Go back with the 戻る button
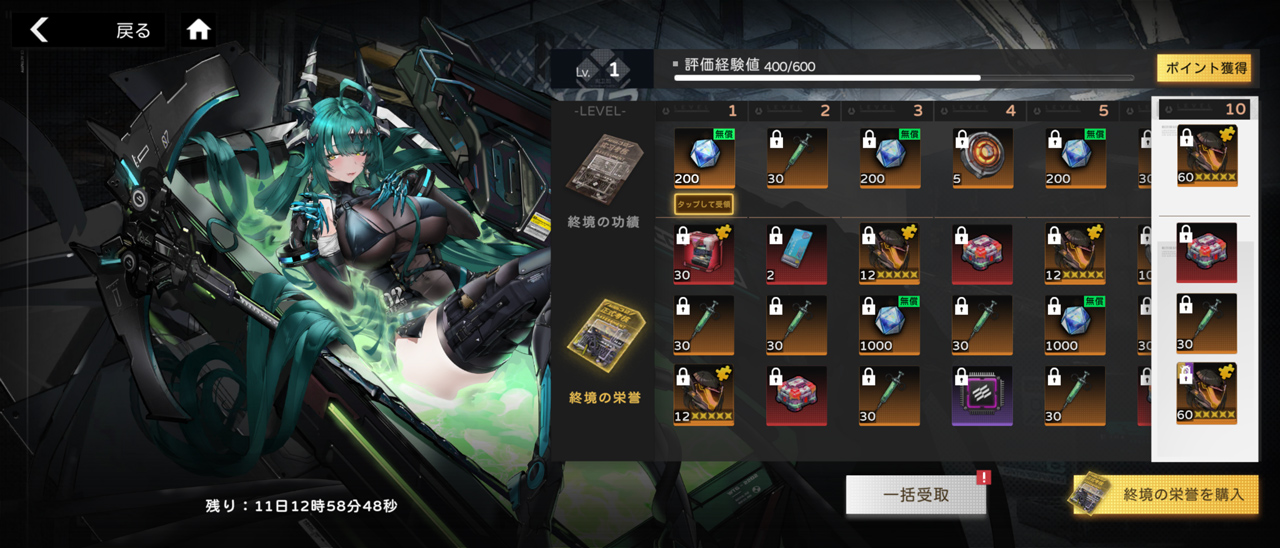The height and width of the screenshot is (548, 1280). pos(87,30)
